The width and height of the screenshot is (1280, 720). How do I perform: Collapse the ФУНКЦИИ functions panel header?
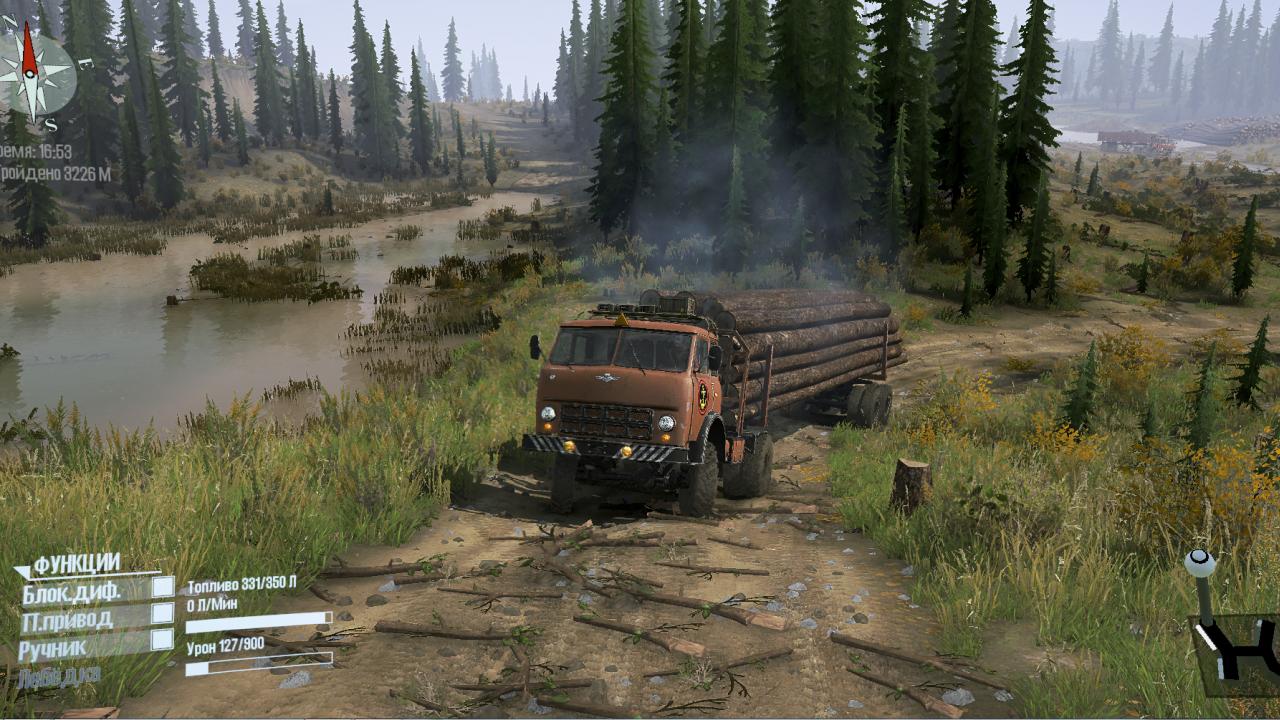click(x=68, y=565)
